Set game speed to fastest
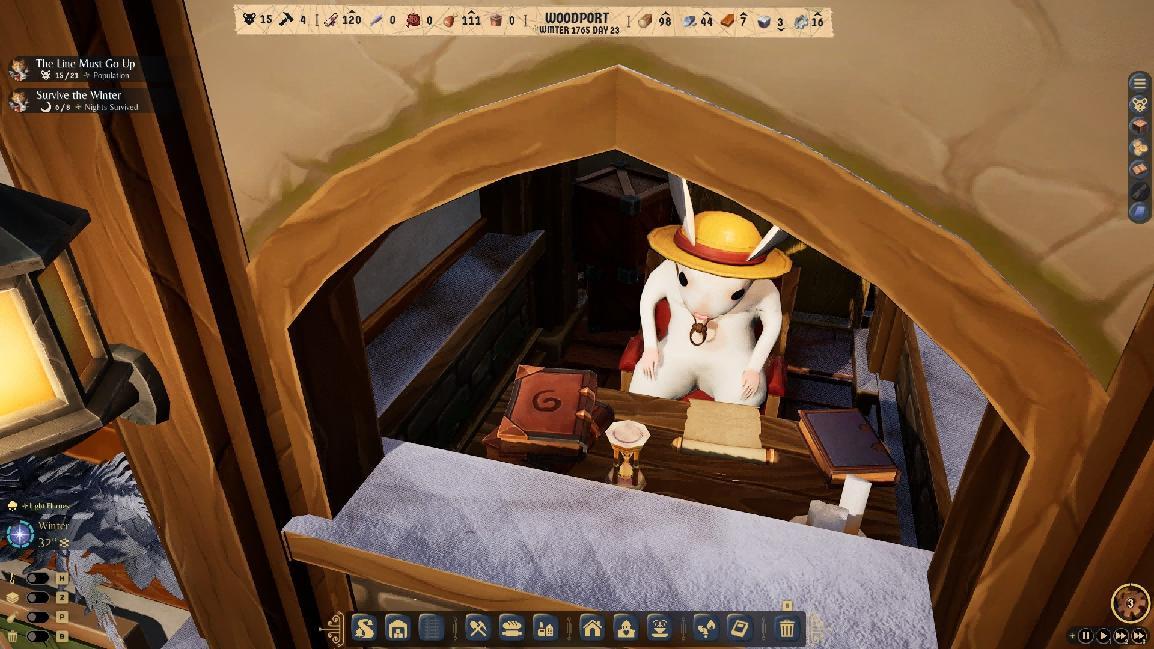 [x=1139, y=635]
